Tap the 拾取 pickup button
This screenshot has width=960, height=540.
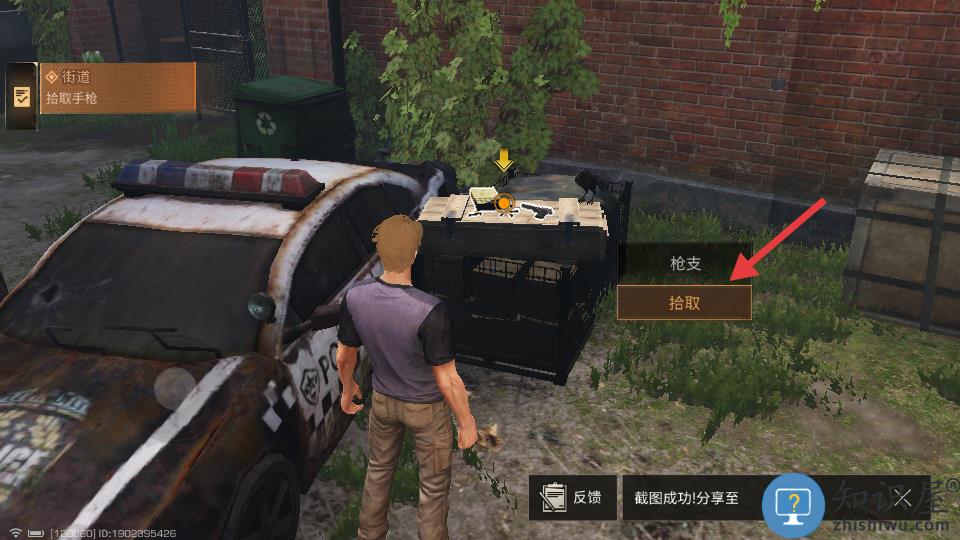[x=684, y=302]
